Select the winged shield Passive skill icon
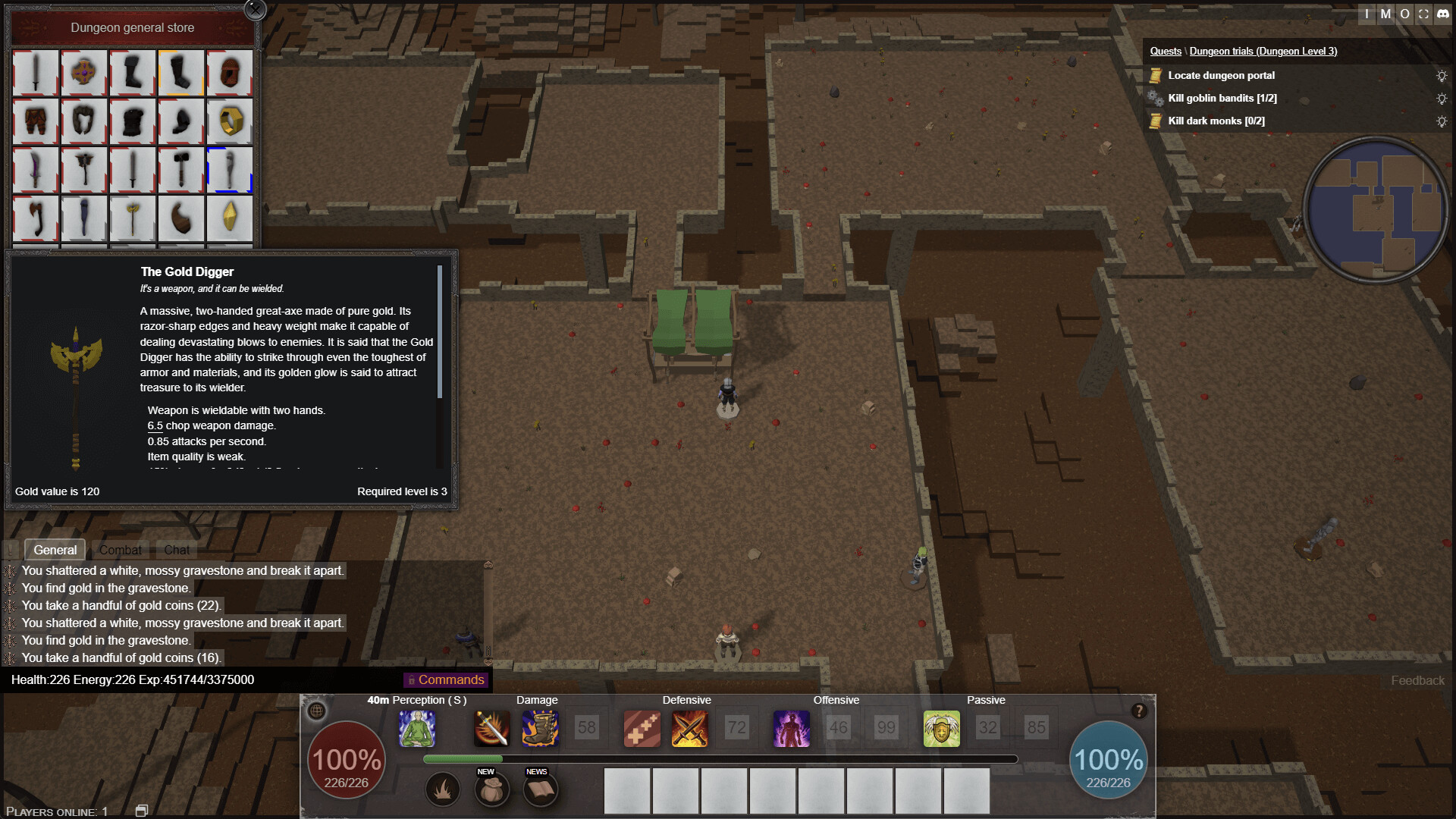 [942, 728]
